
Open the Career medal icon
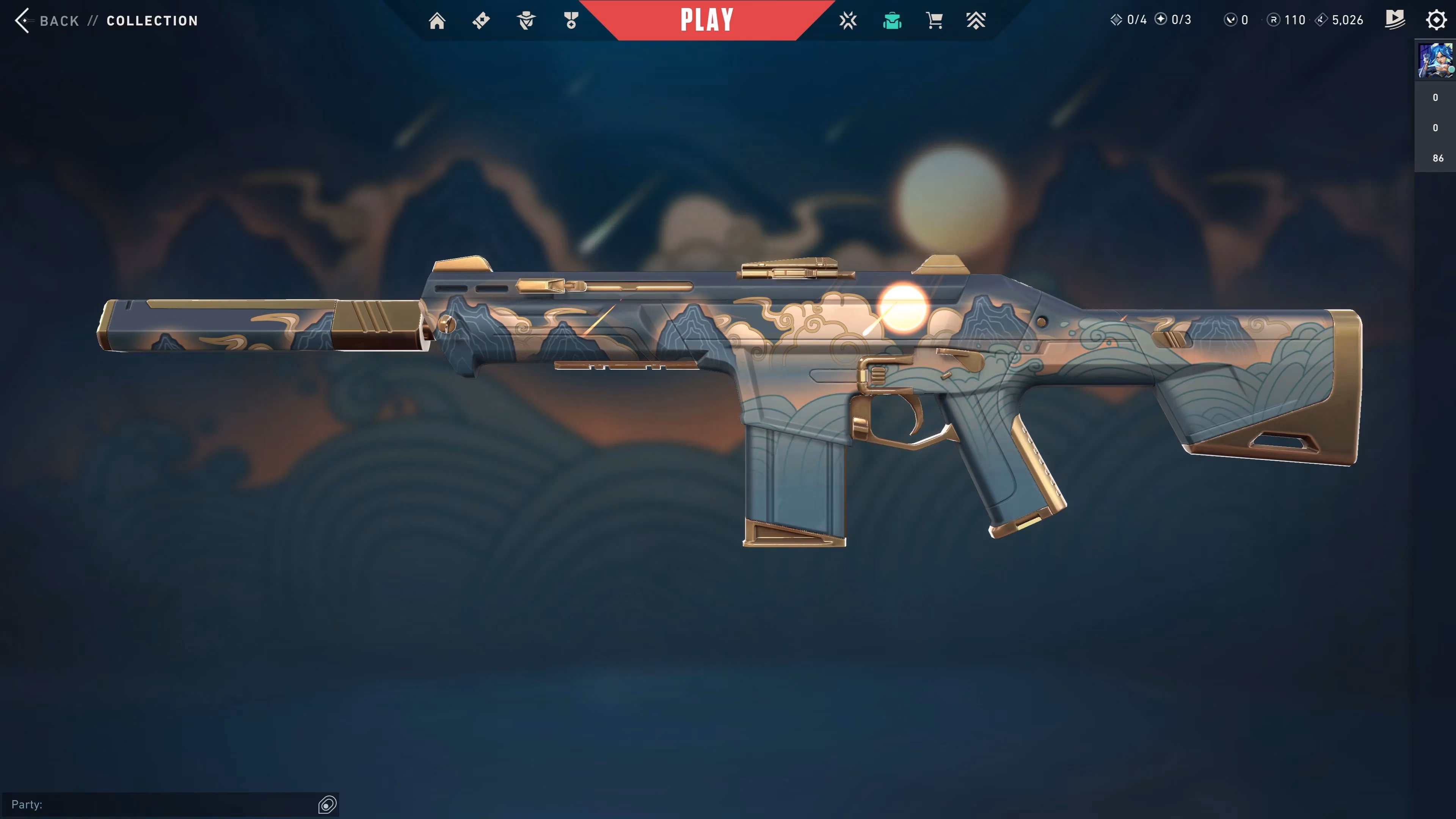[x=570, y=20]
